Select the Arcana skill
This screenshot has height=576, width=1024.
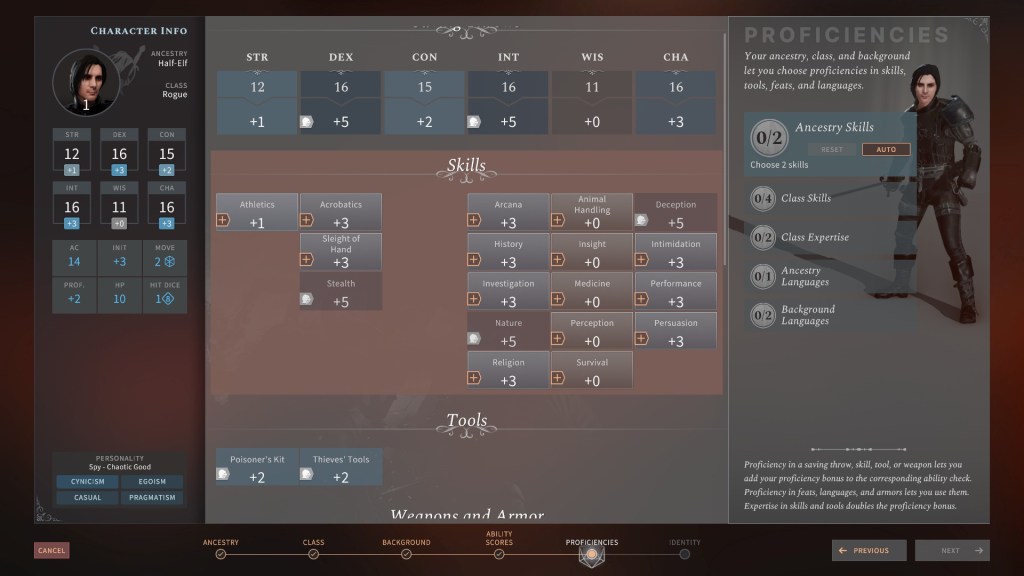click(508, 212)
